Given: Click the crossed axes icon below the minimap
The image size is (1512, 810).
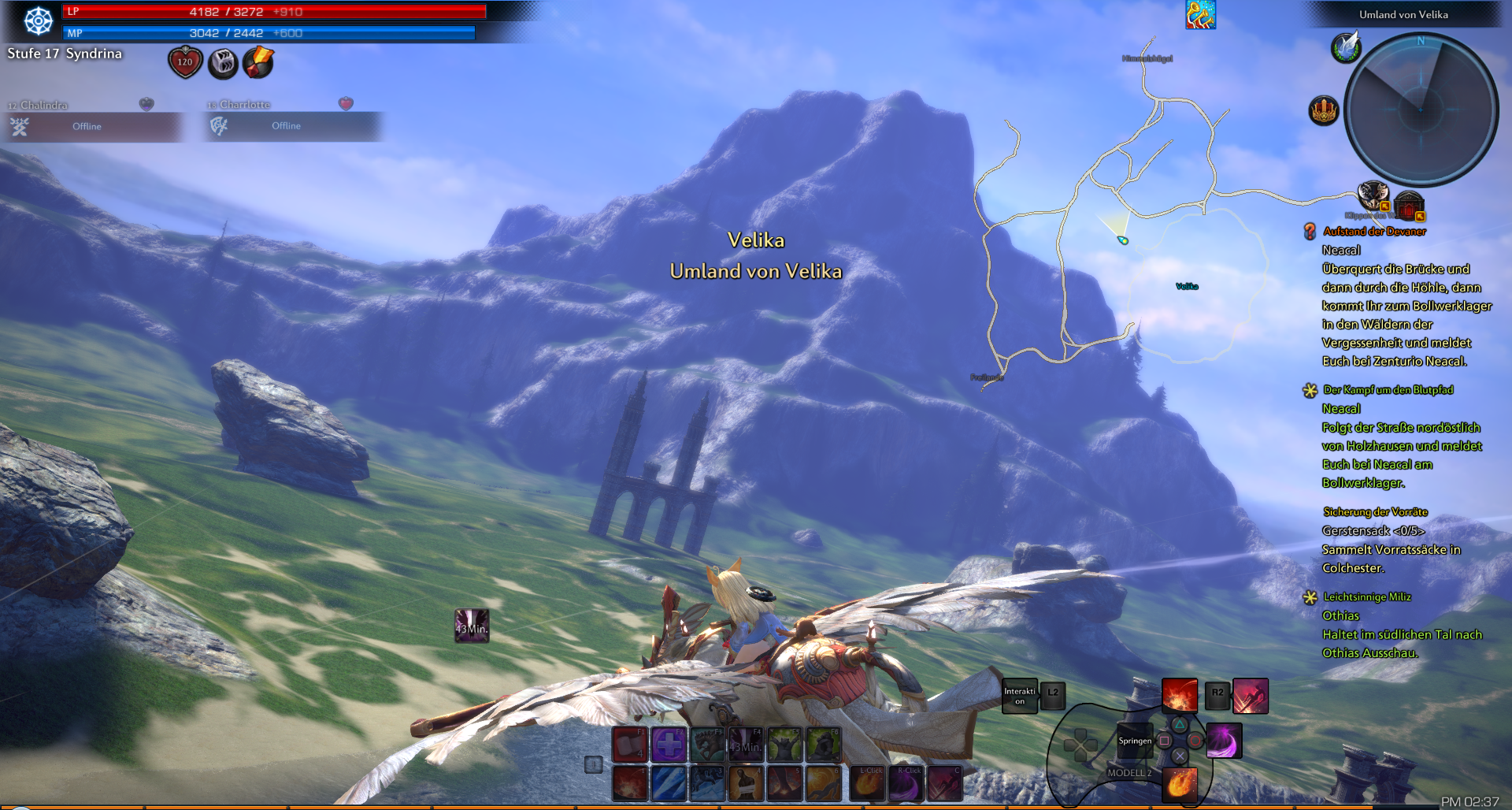Looking at the screenshot, I should tap(1373, 195).
